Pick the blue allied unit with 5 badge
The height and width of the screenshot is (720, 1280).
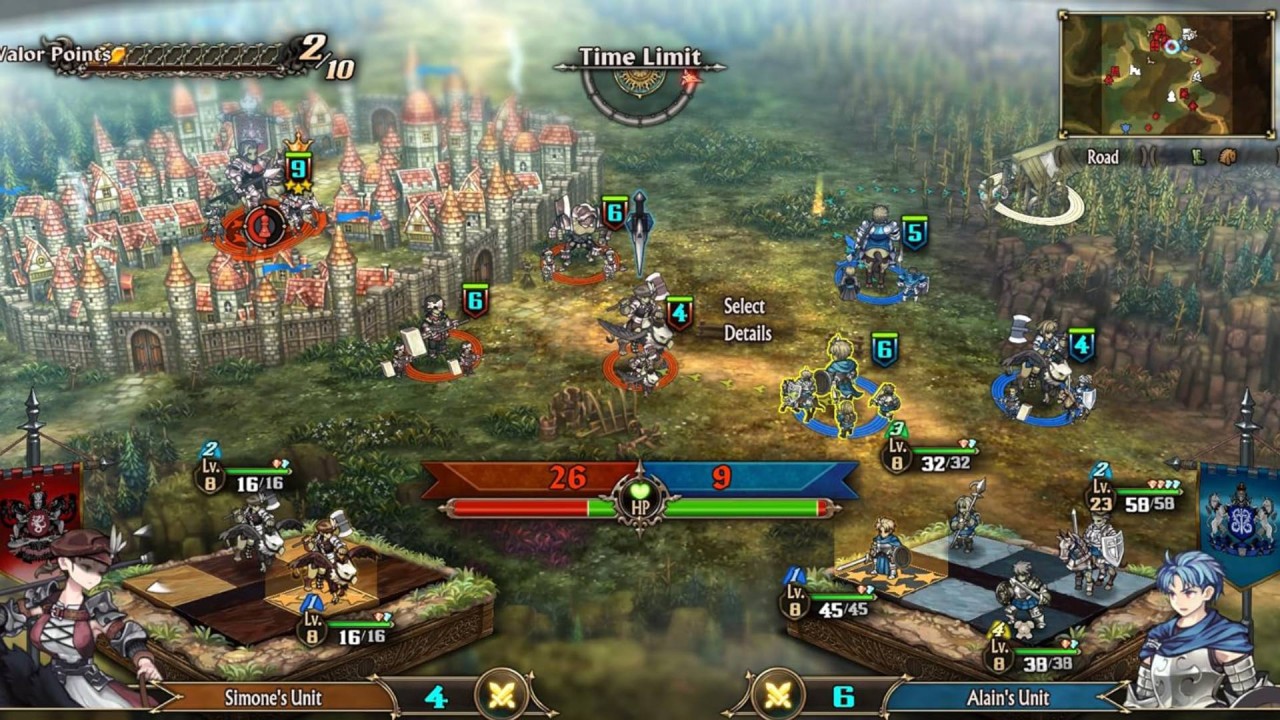point(878,260)
